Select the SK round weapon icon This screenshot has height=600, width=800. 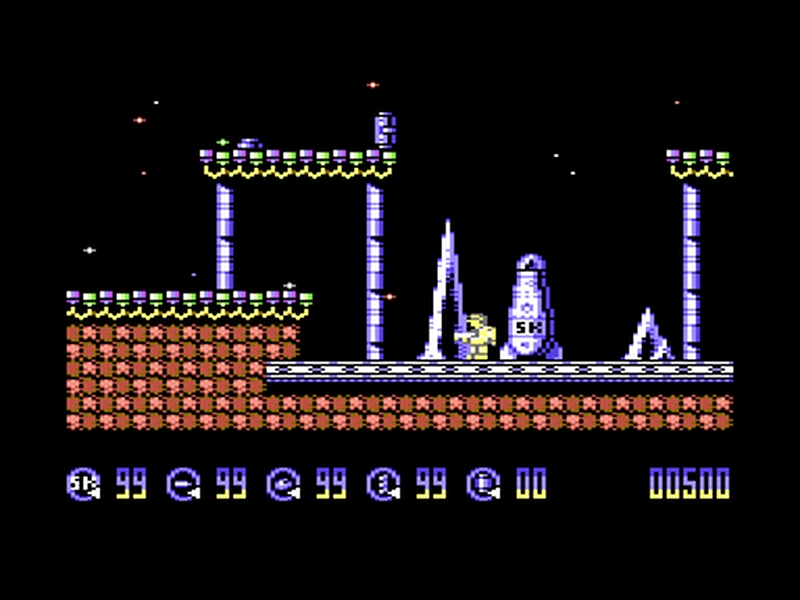coord(84,484)
